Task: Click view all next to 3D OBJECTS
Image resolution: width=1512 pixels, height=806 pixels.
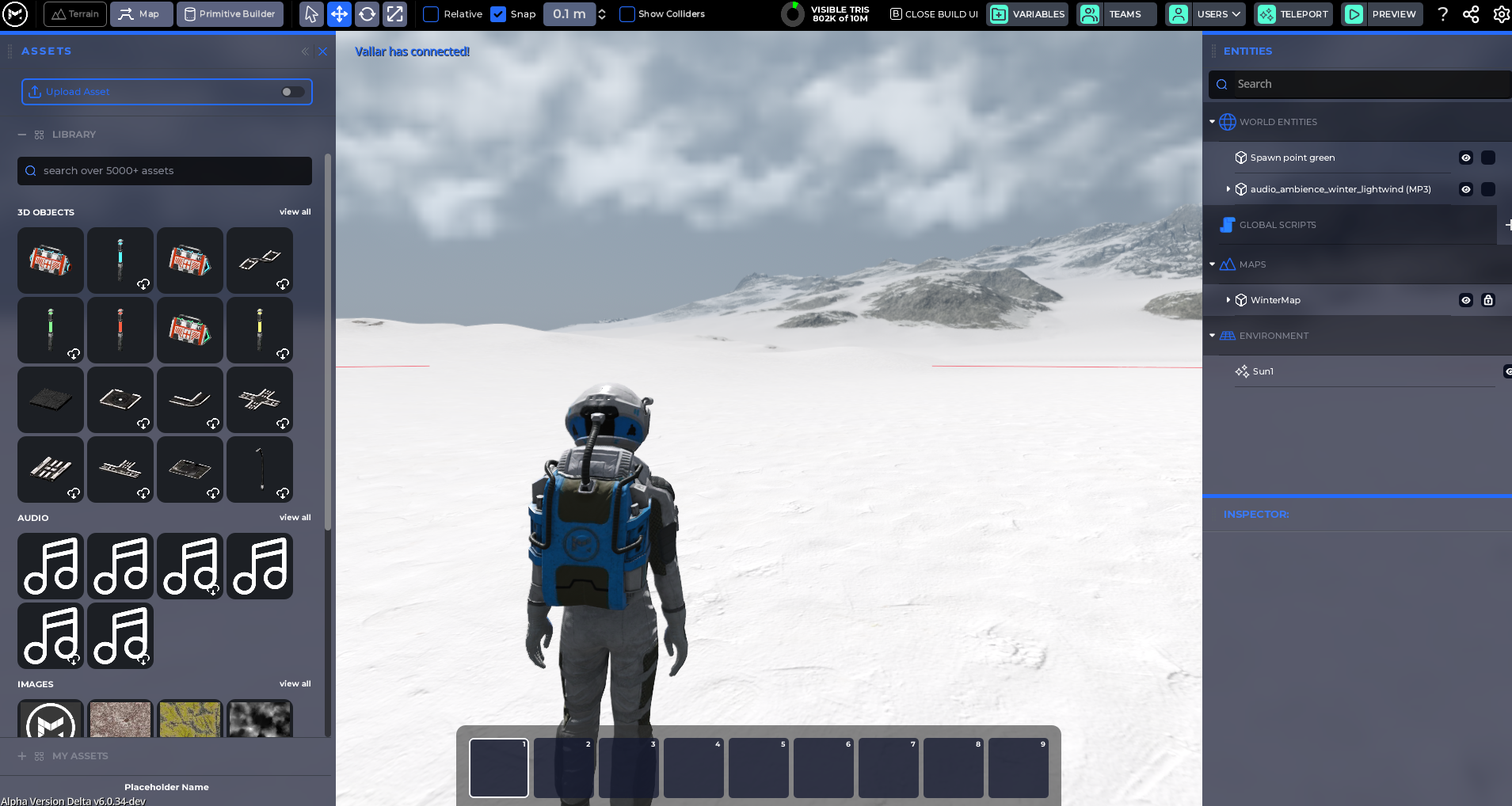Action: [x=295, y=211]
